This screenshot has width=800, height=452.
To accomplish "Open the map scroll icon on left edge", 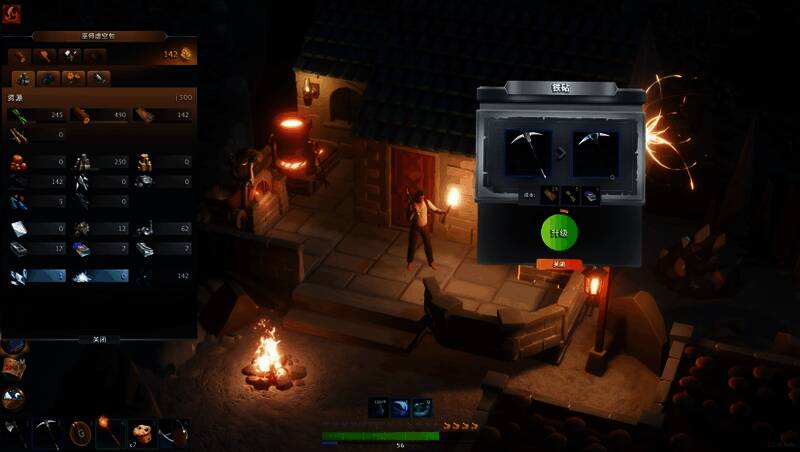I will click(12, 369).
